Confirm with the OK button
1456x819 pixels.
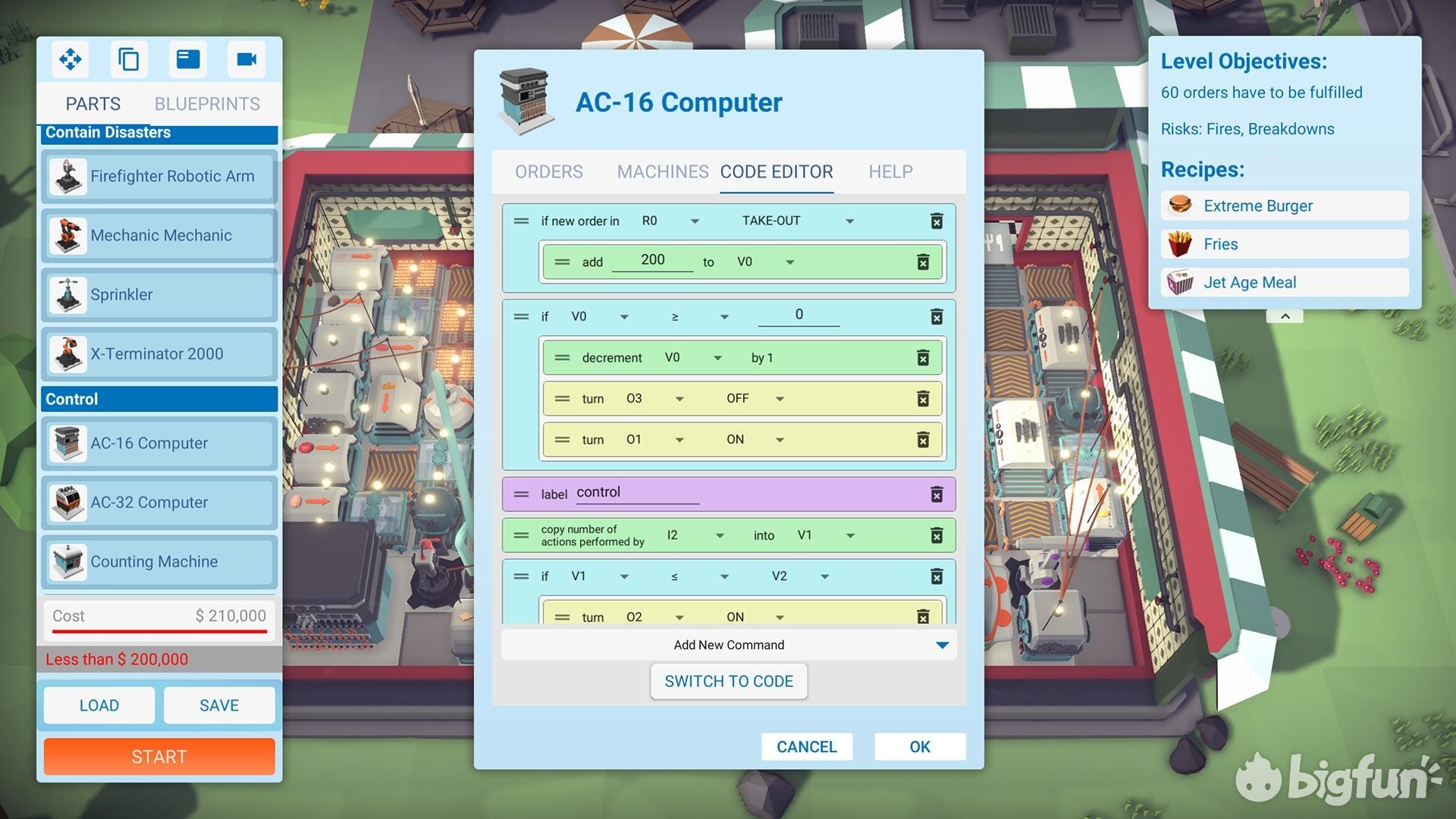tap(919, 747)
